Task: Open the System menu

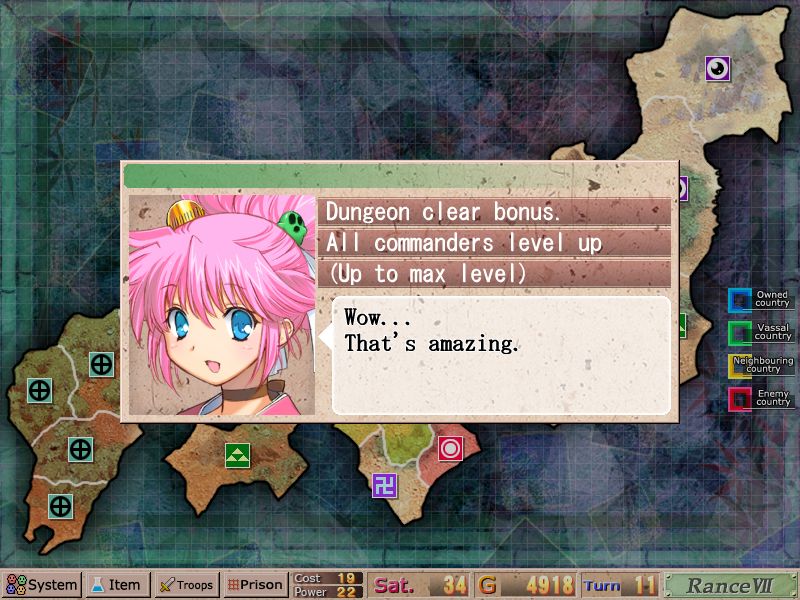Action: tap(42, 585)
